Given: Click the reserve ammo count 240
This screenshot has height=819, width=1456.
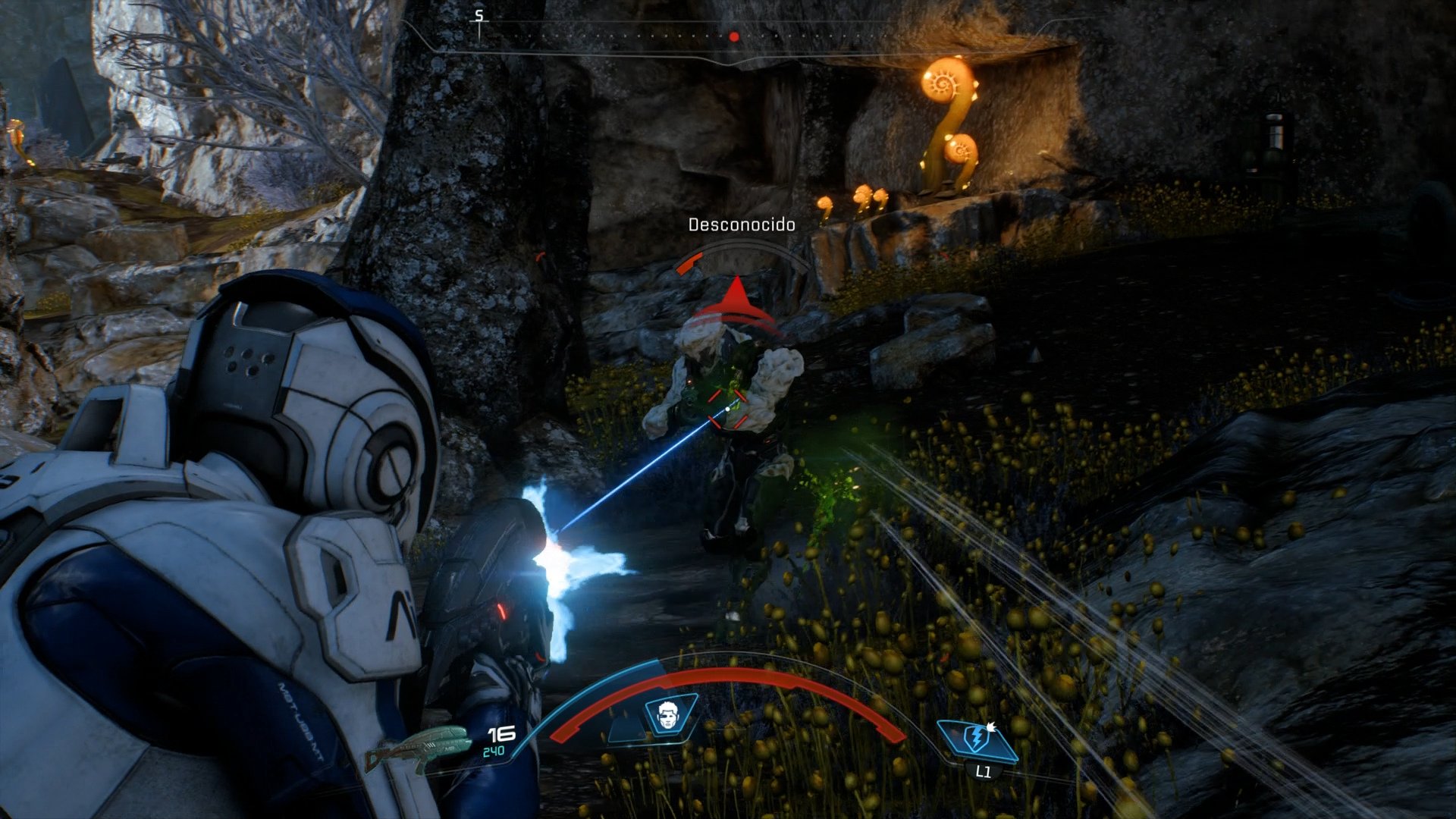Looking at the screenshot, I should click(x=494, y=751).
